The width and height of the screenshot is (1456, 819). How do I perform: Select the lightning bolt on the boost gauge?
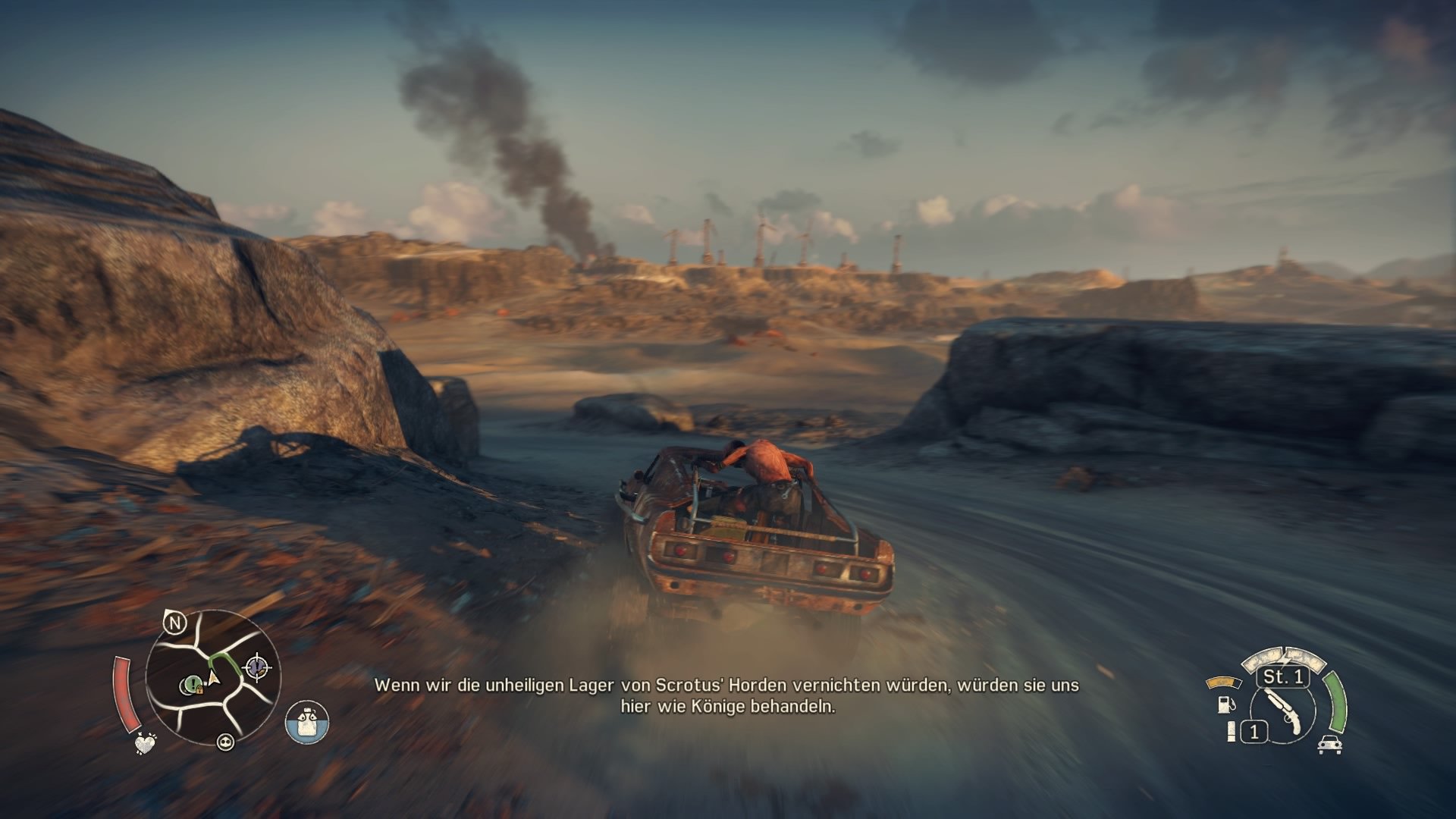pyautogui.click(x=1285, y=657)
